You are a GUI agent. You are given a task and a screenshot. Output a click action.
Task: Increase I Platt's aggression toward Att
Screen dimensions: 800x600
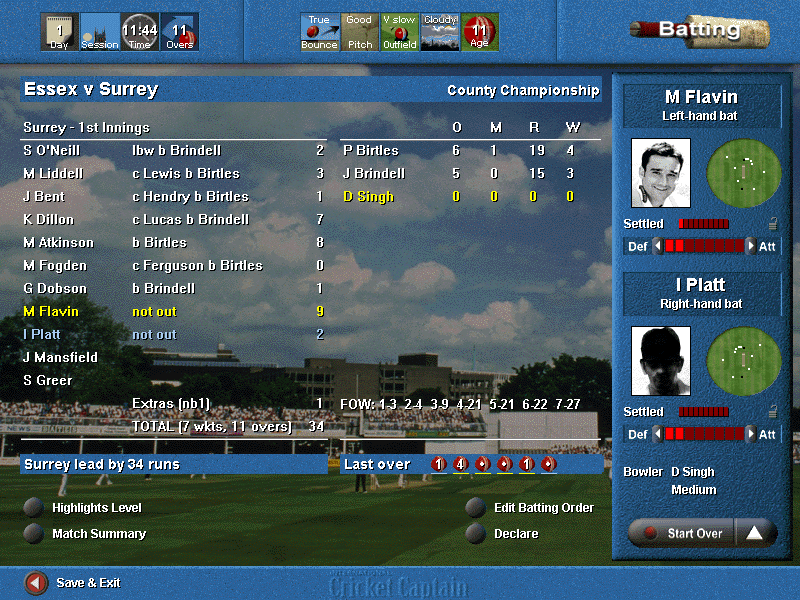751,434
